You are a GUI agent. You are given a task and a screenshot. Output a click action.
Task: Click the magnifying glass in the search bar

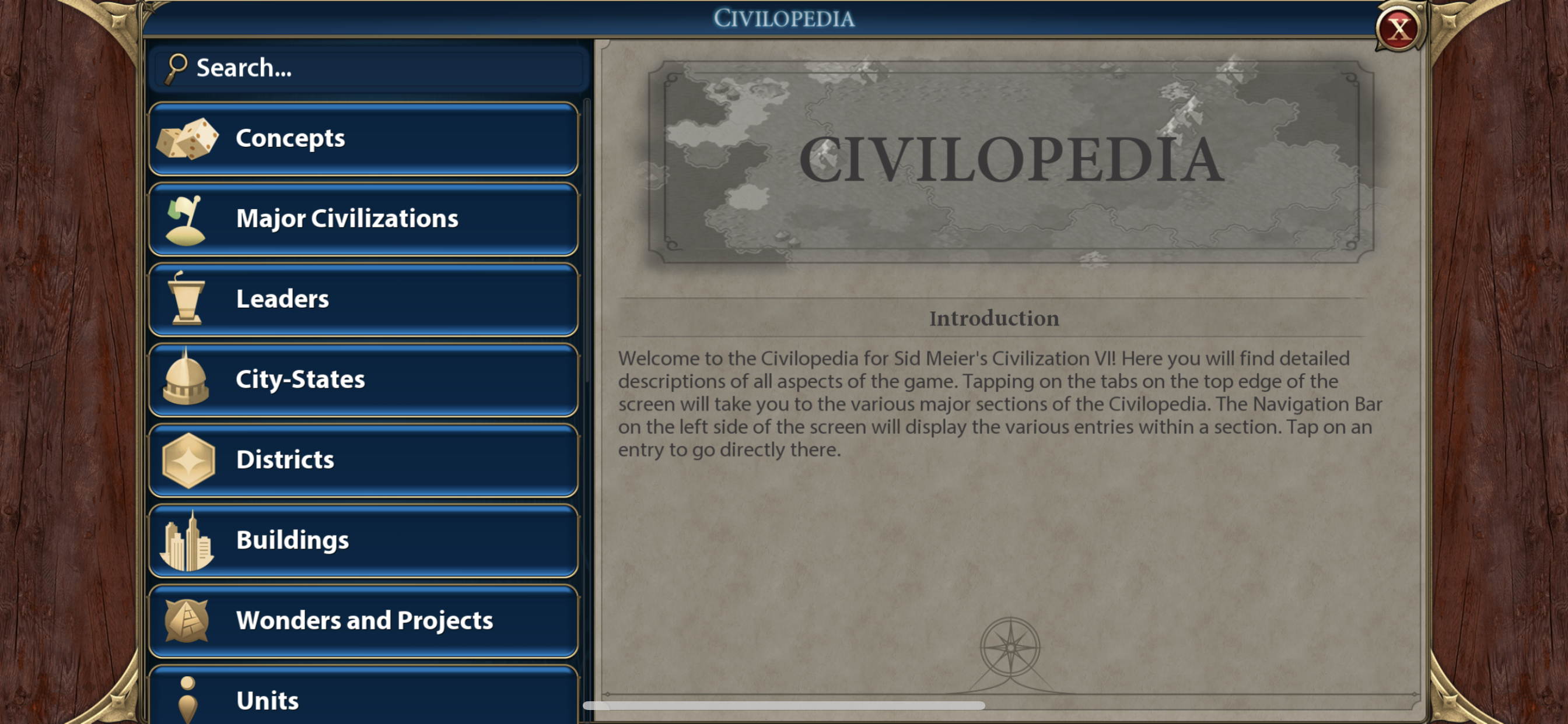pos(177,67)
